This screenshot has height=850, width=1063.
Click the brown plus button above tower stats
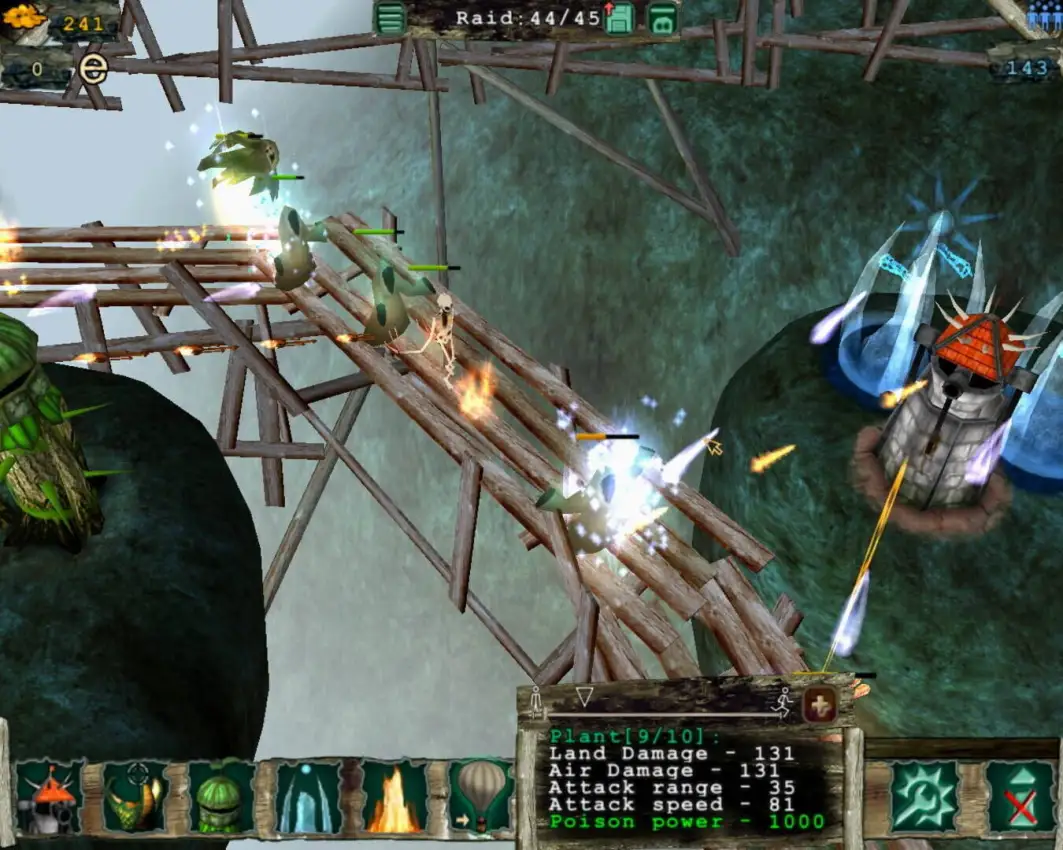[821, 704]
